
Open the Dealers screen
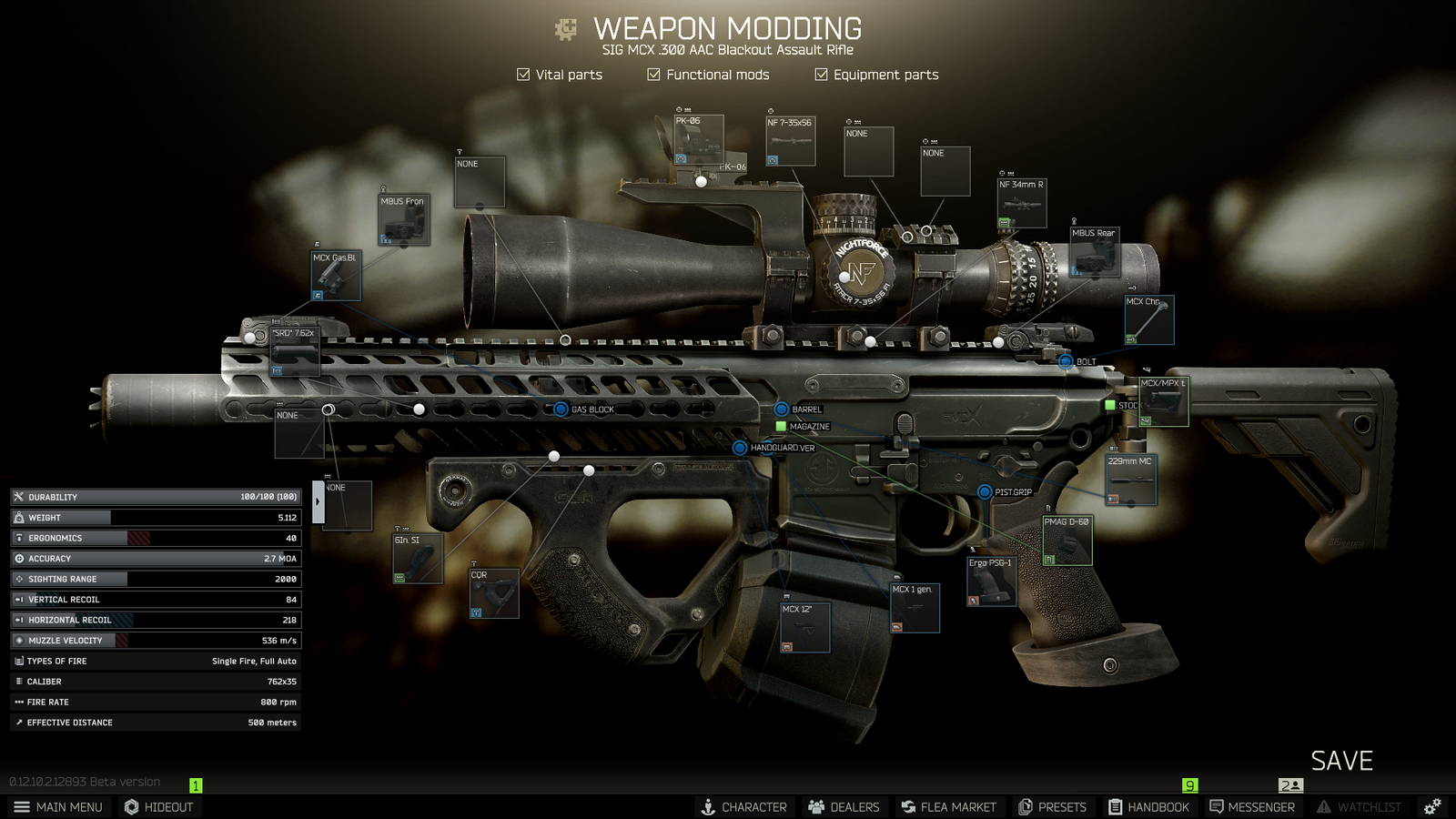coord(844,807)
